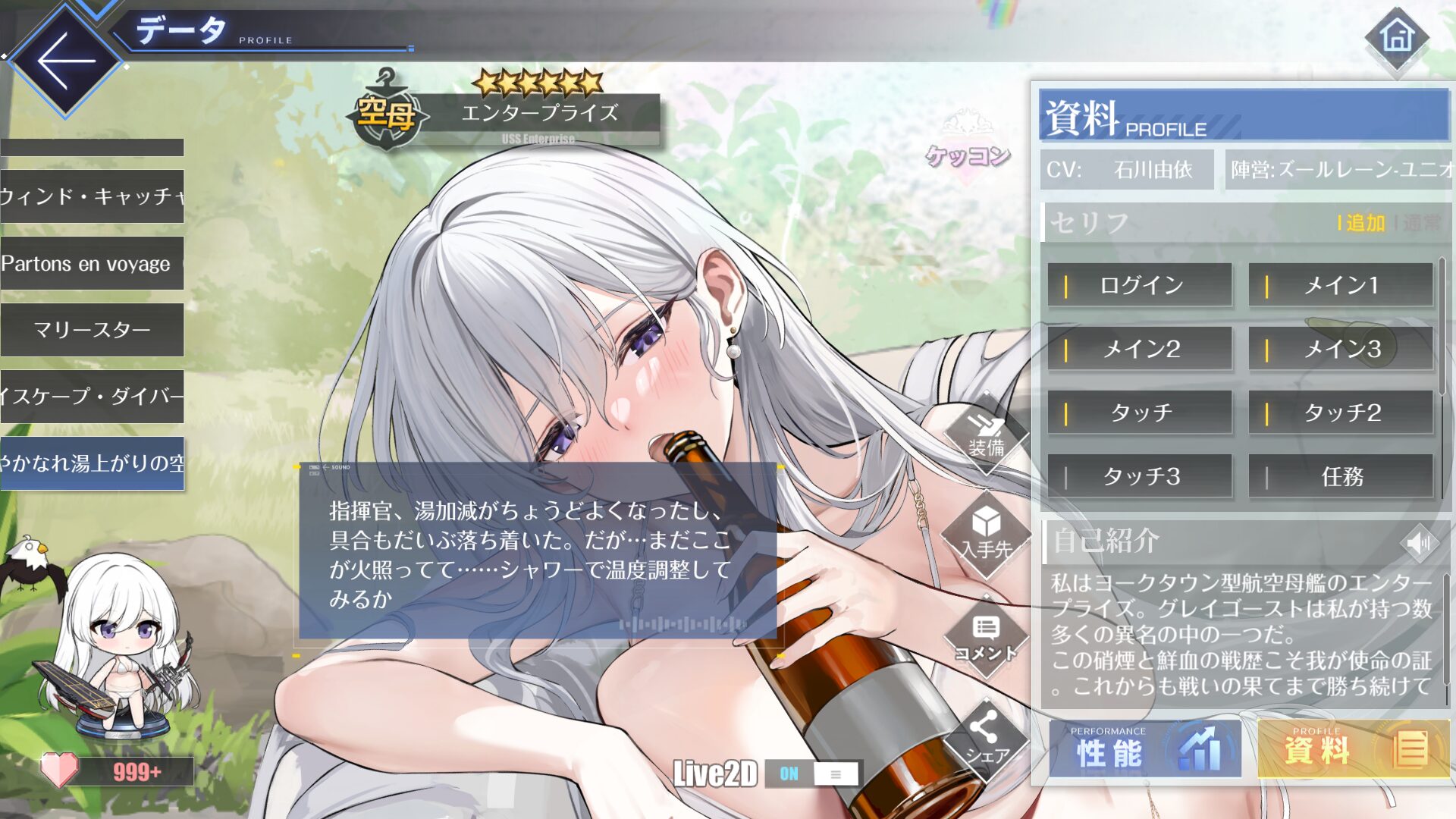This screenshot has height=819, width=1456.
Task: Return to the home screen
Action: click(x=1397, y=38)
